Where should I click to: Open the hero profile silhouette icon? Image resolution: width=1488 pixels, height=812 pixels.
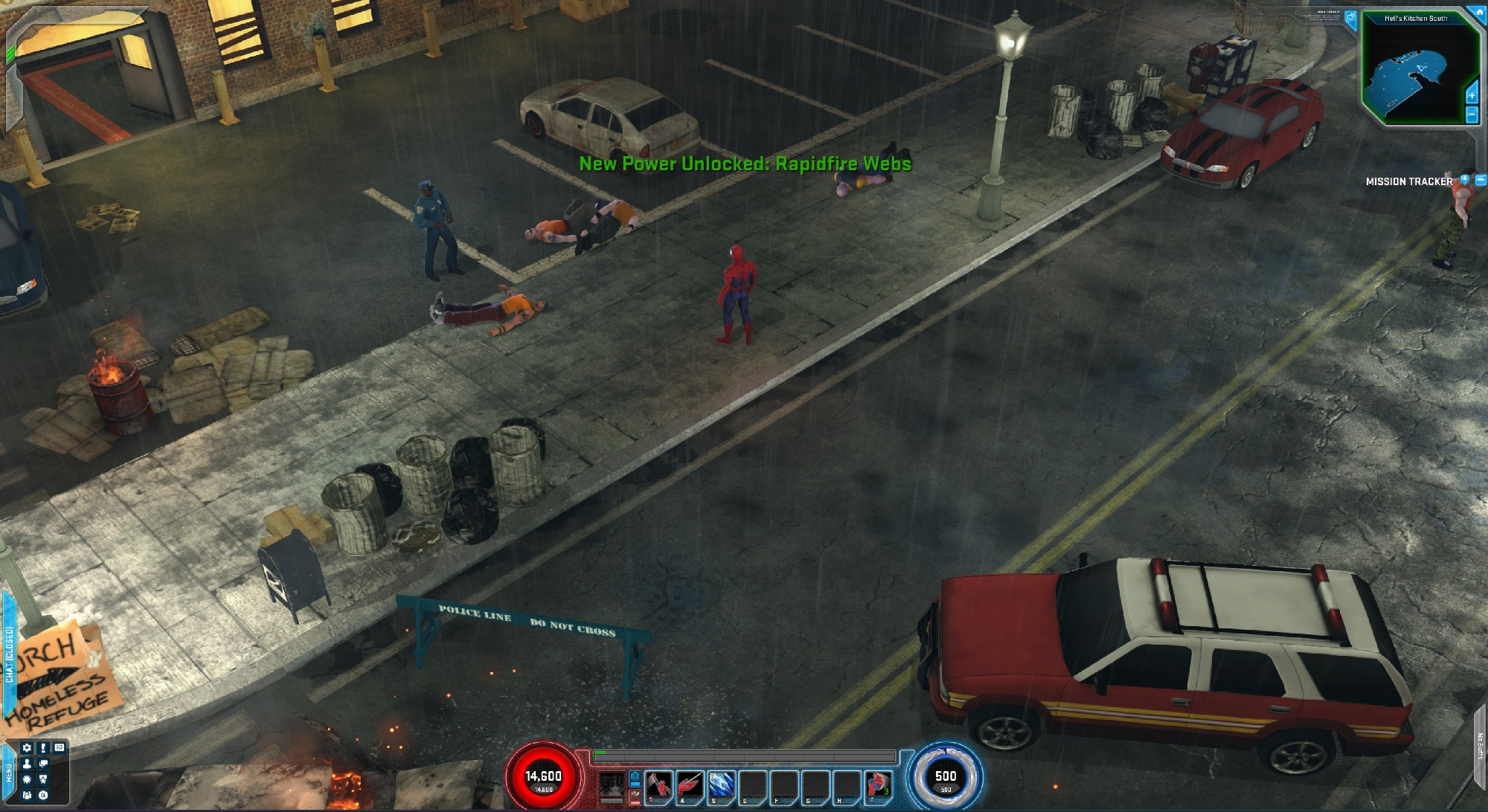pyautogui.click(x=28, y=764)
